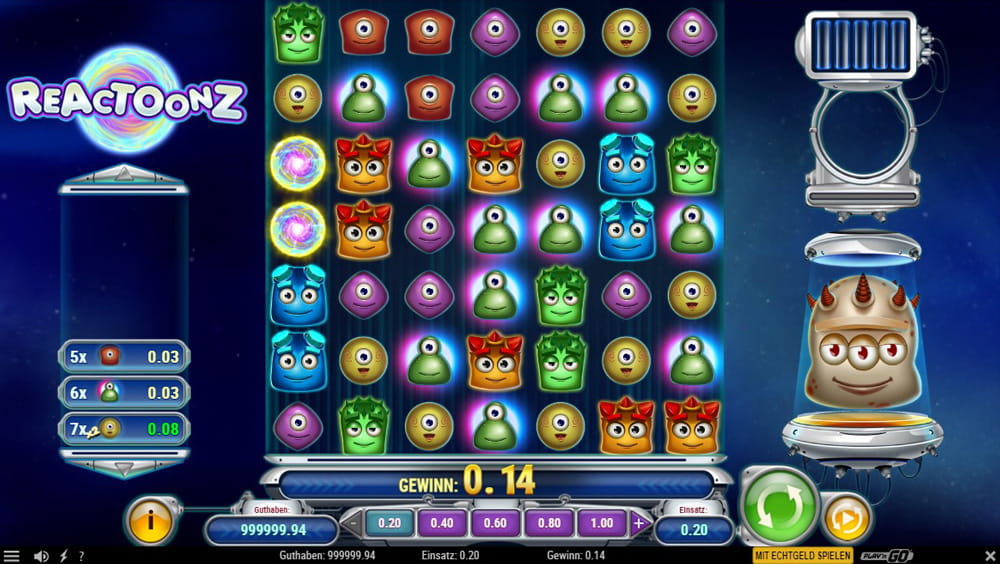1000x564 pixels.
Task: Increase the bet with the plus button
Action: [639, 522]
